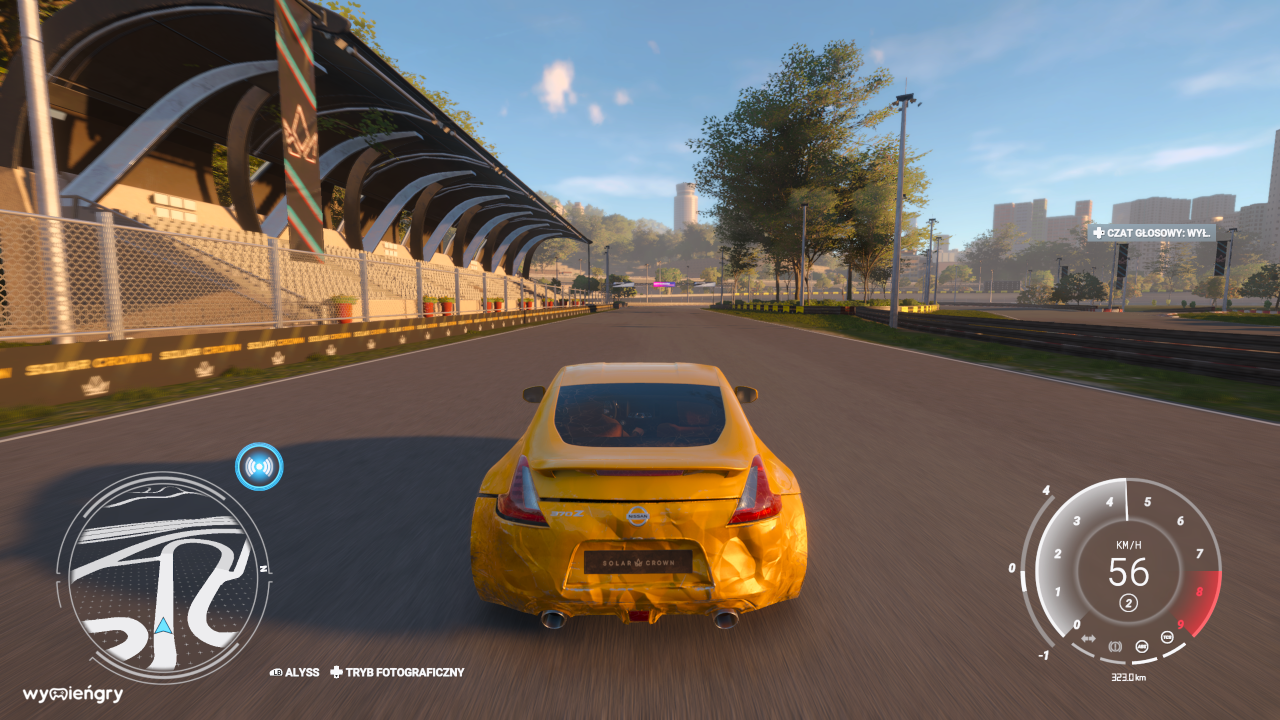Screen dimensions: 1280x720
Task: Toggle the voice chat status label
Action: [x=1152, y=232]
